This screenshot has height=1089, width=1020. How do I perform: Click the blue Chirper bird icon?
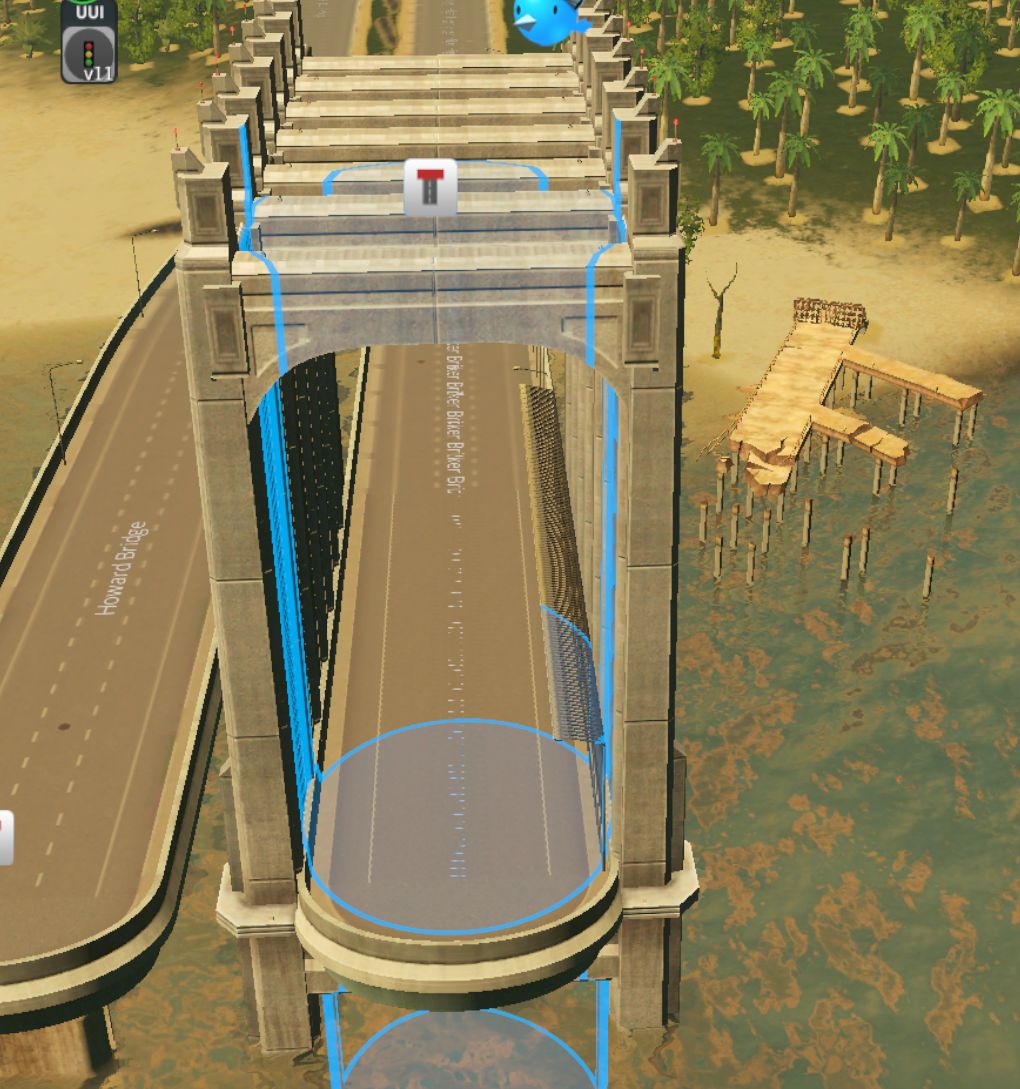click(545, 20)
